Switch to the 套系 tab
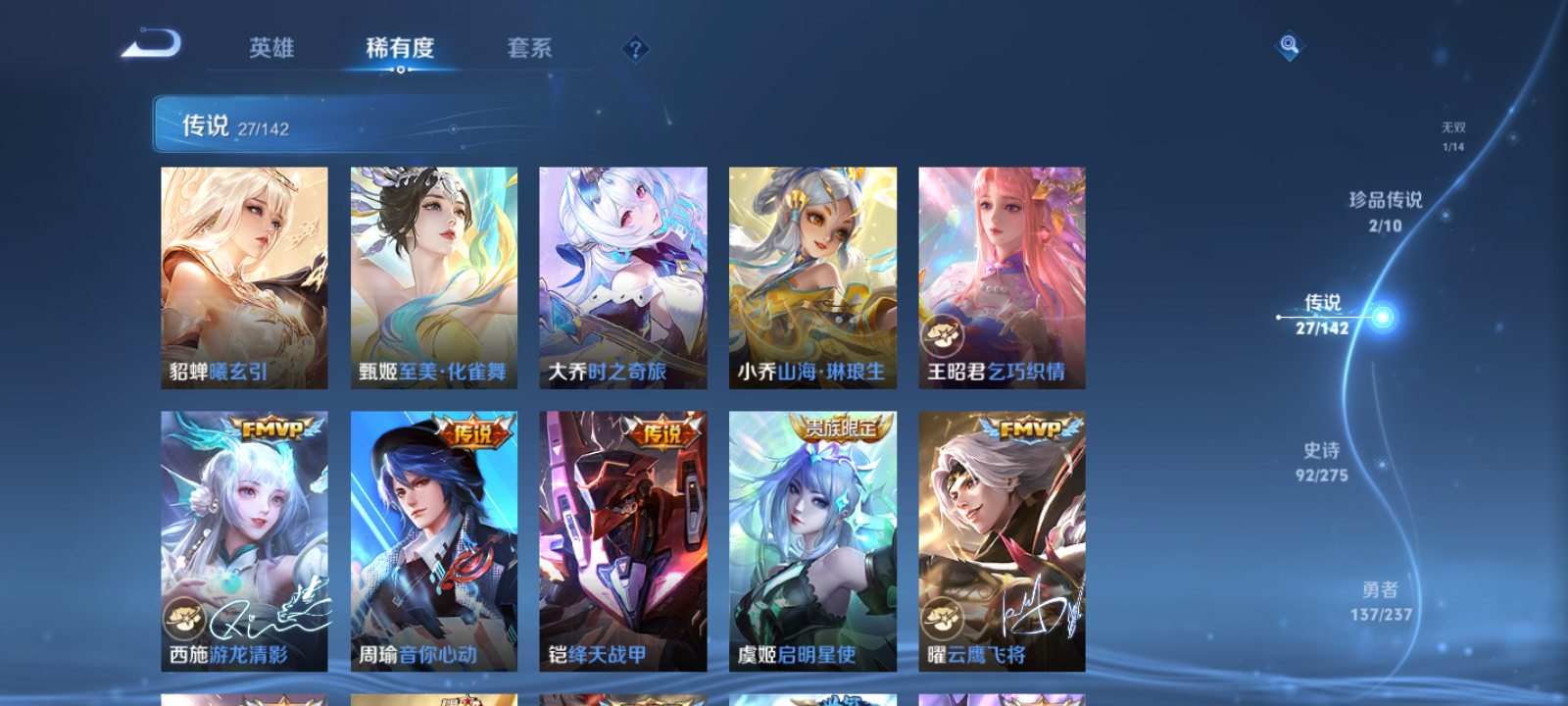 pos(531,49)
